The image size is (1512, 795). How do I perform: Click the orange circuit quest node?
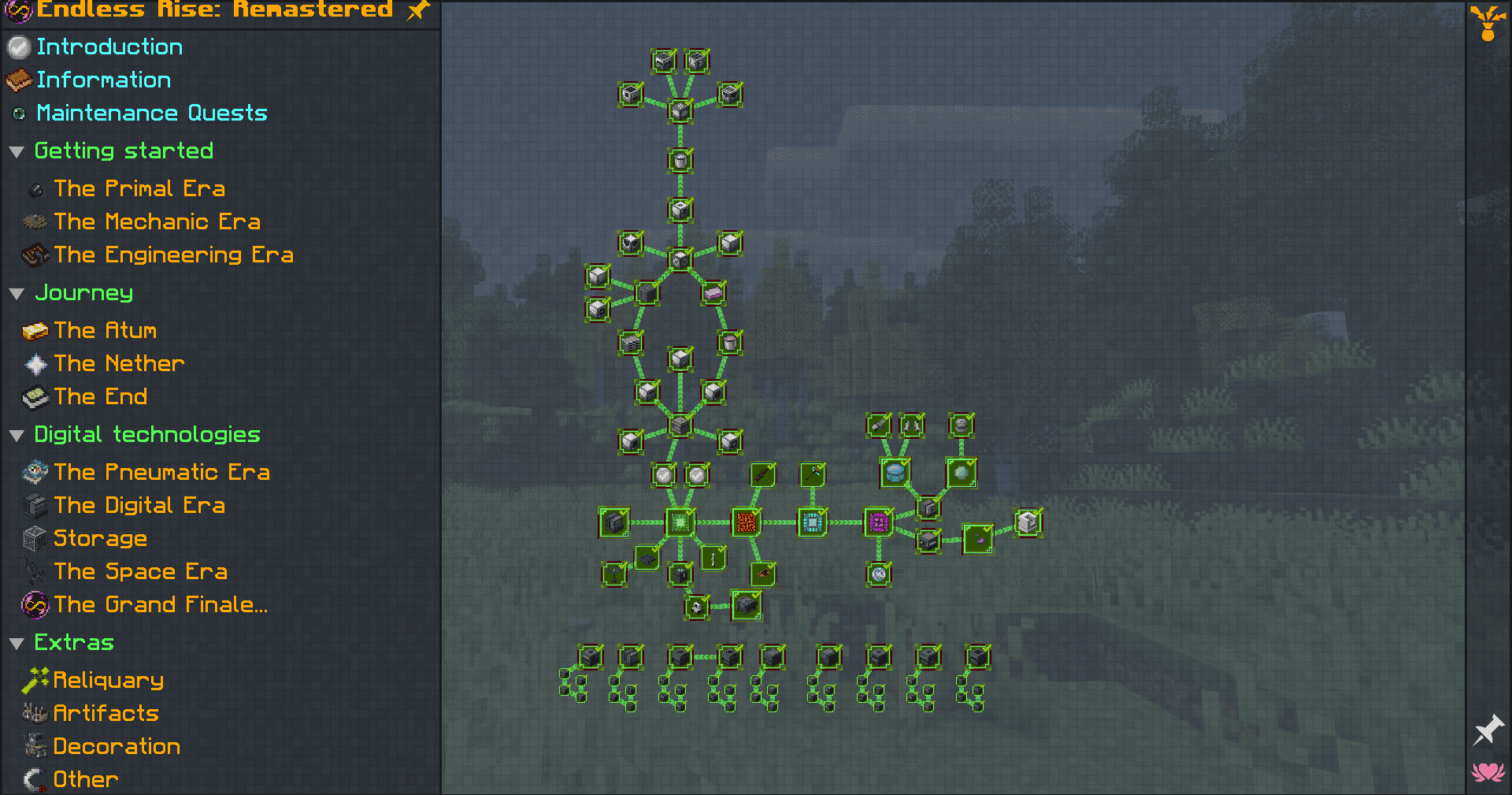tap(747, 522)
